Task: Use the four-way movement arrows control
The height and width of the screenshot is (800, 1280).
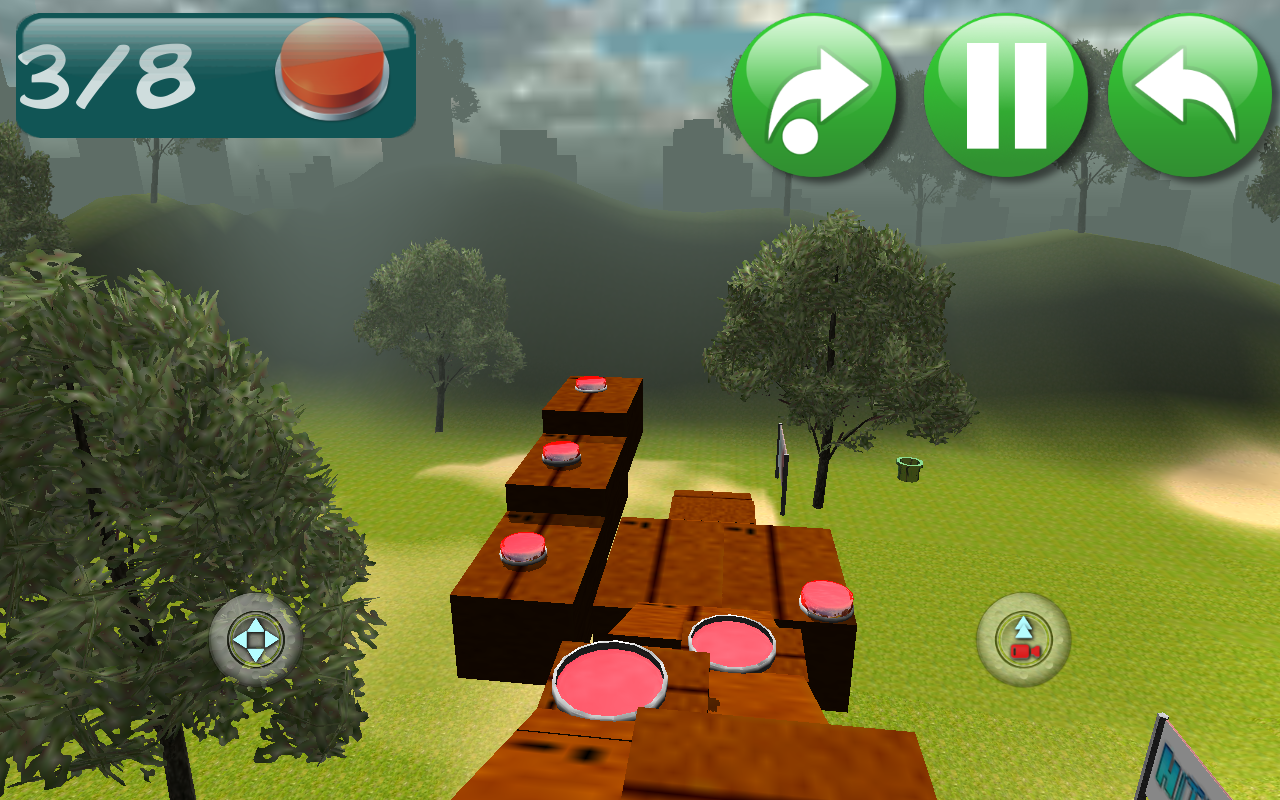Action: tap(256, 639)
